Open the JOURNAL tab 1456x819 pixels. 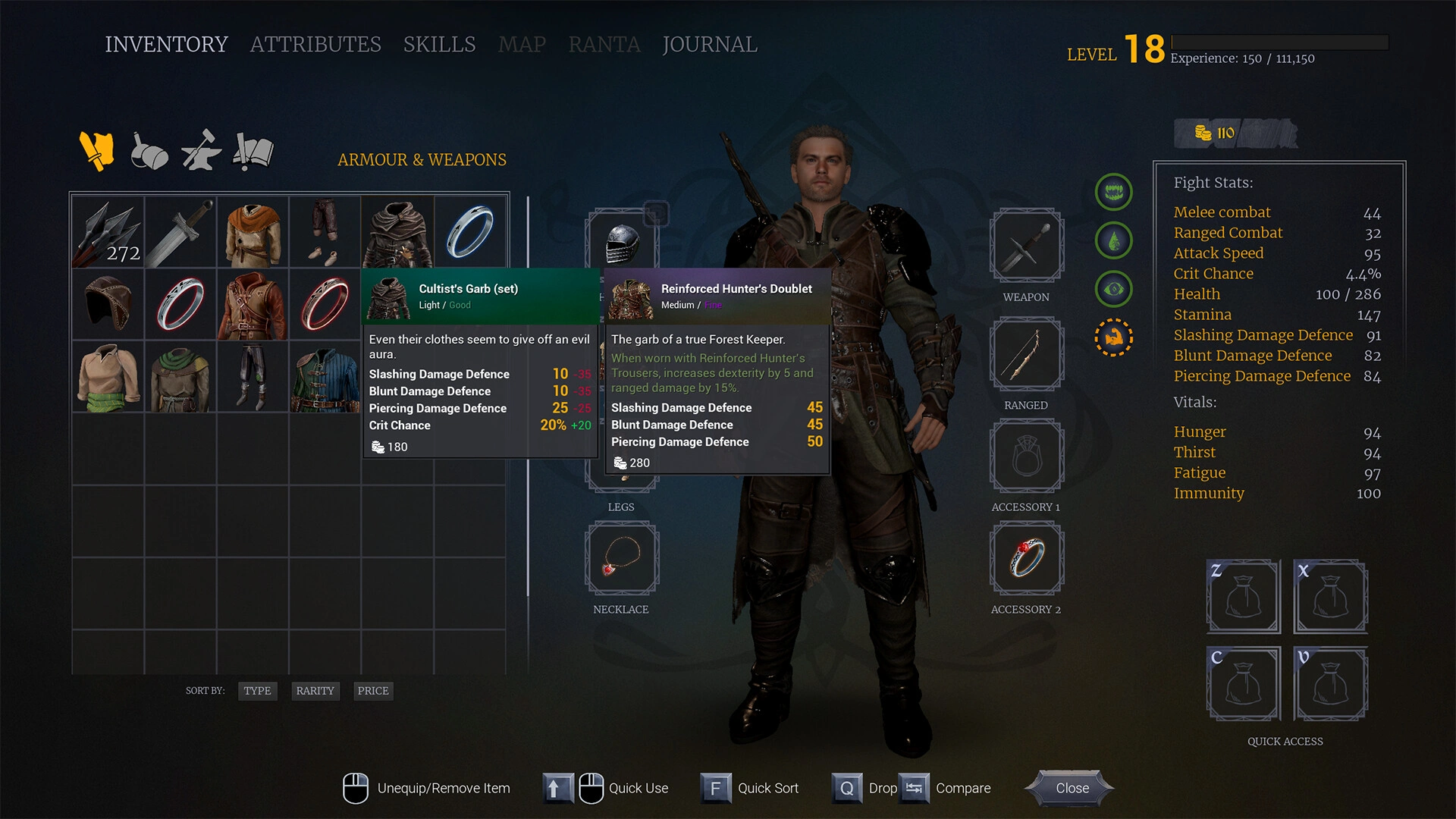pos(709,44)
